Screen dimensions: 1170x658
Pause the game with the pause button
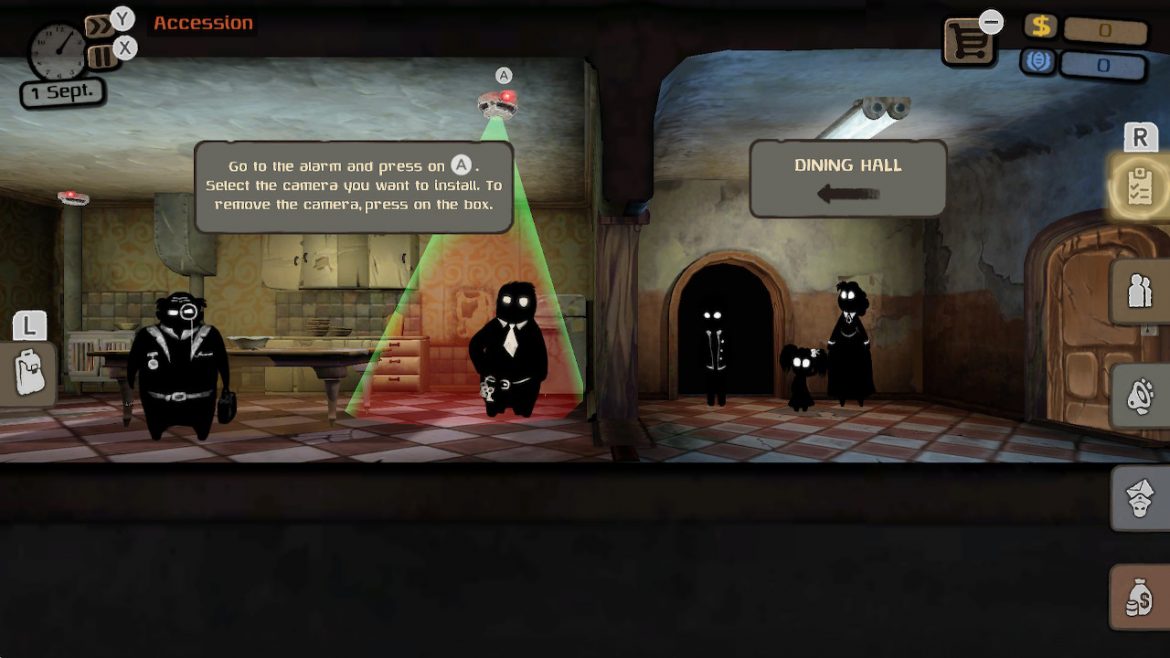pyautogui.click(x=101, y=56)
